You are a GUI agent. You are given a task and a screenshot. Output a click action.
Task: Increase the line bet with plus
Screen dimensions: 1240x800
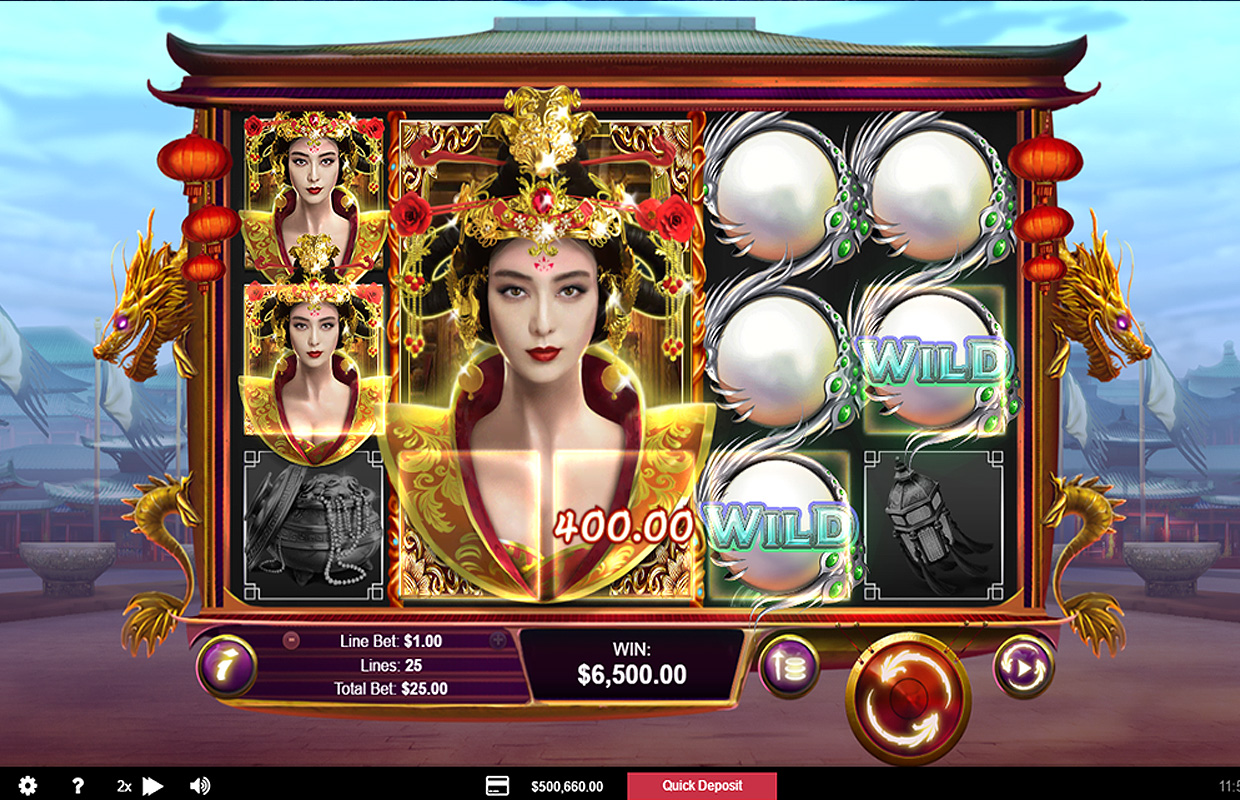497,641
